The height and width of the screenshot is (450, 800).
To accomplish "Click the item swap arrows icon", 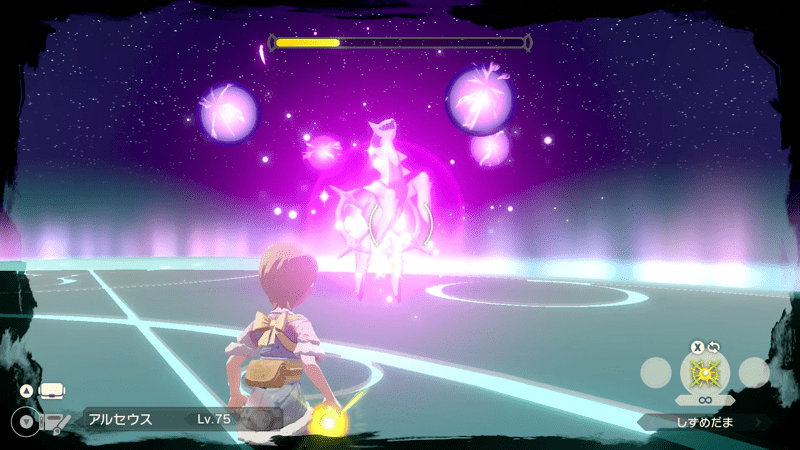I will [x=715, y=347].
